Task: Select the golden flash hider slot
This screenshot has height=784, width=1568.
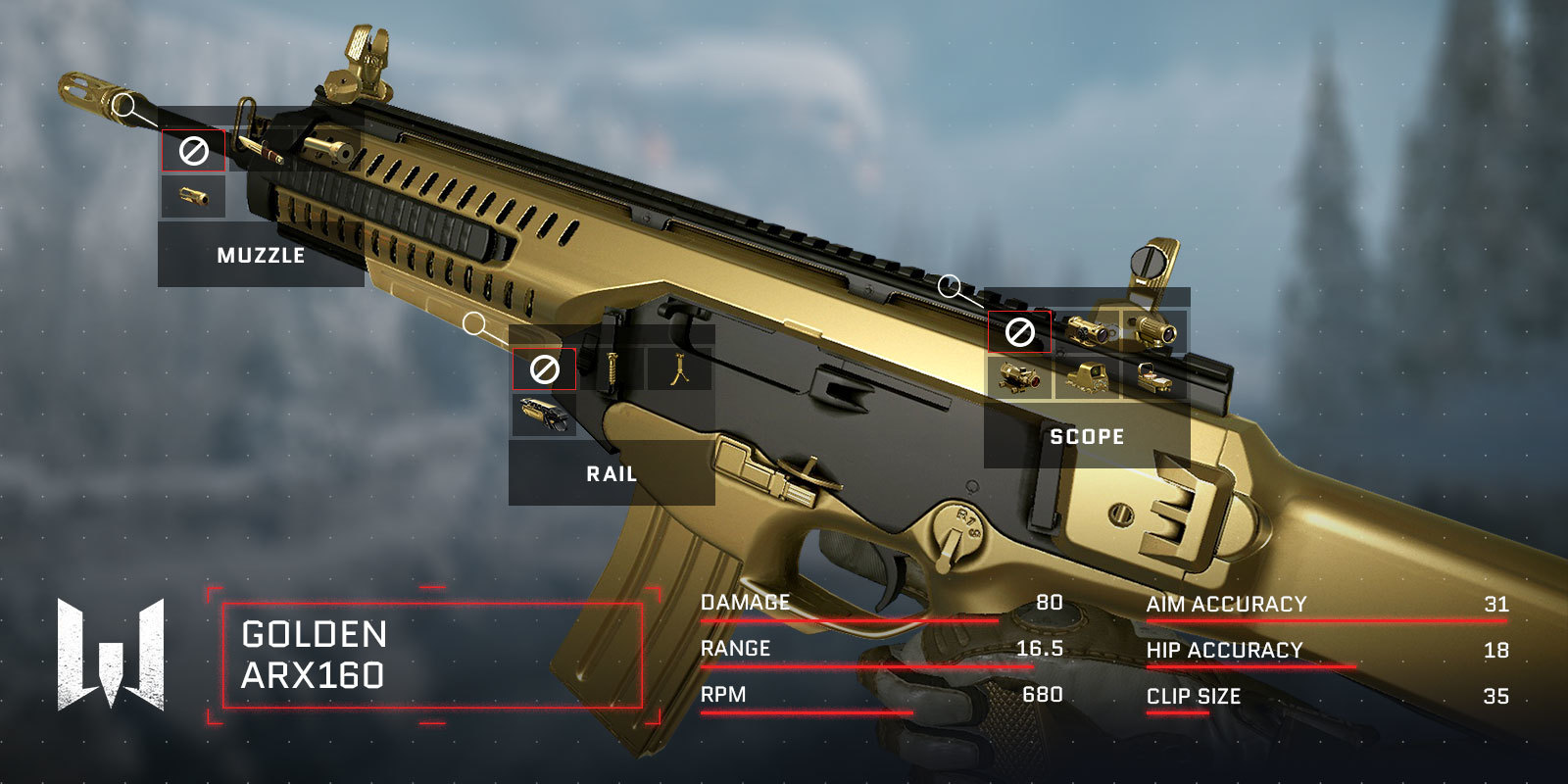Action: coord(193,196)
